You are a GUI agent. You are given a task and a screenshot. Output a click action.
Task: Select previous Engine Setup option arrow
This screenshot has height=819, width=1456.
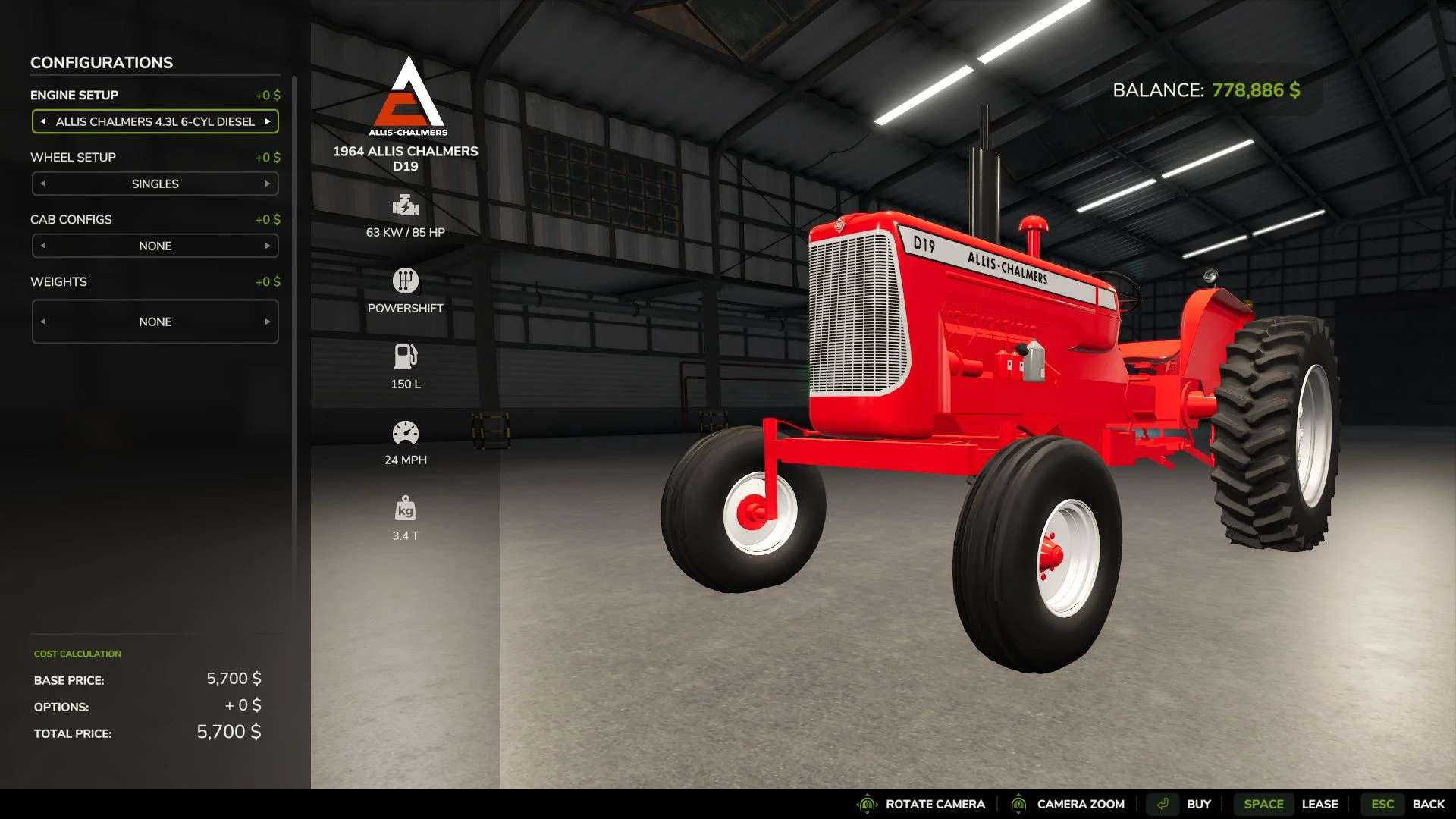[x=43, y=121]
